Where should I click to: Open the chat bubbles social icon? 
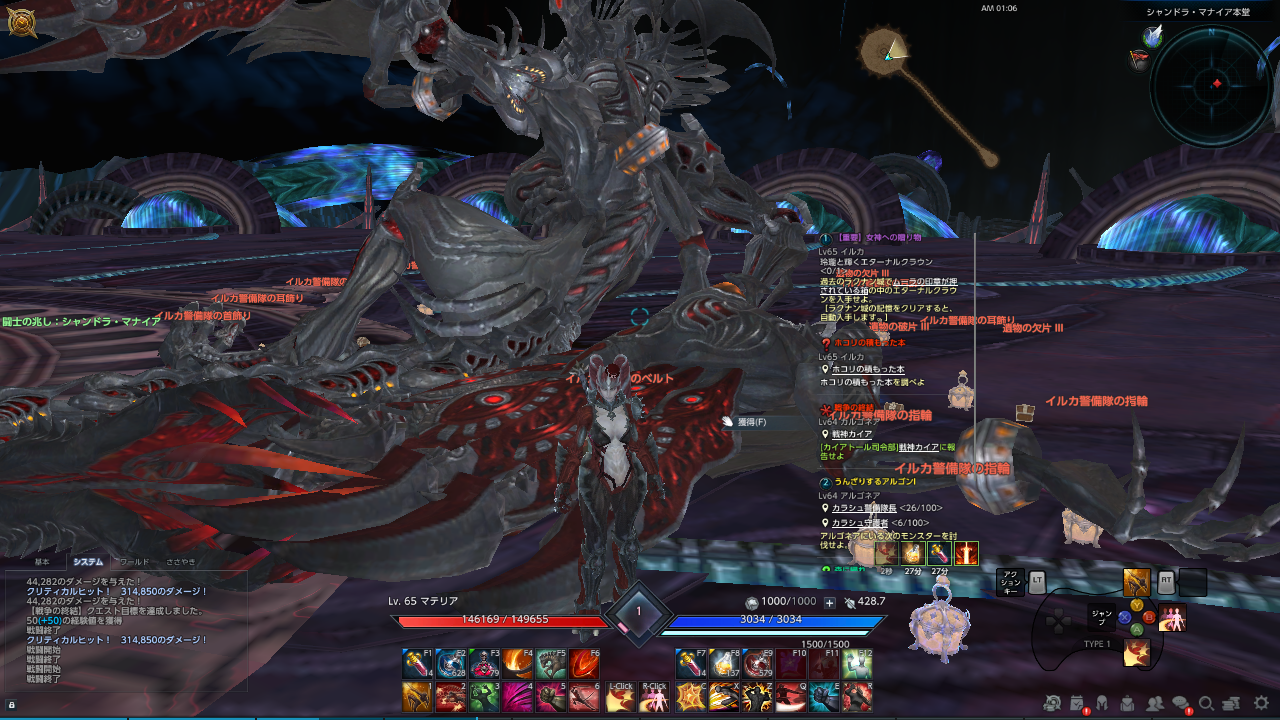(x=1182, y=704)
